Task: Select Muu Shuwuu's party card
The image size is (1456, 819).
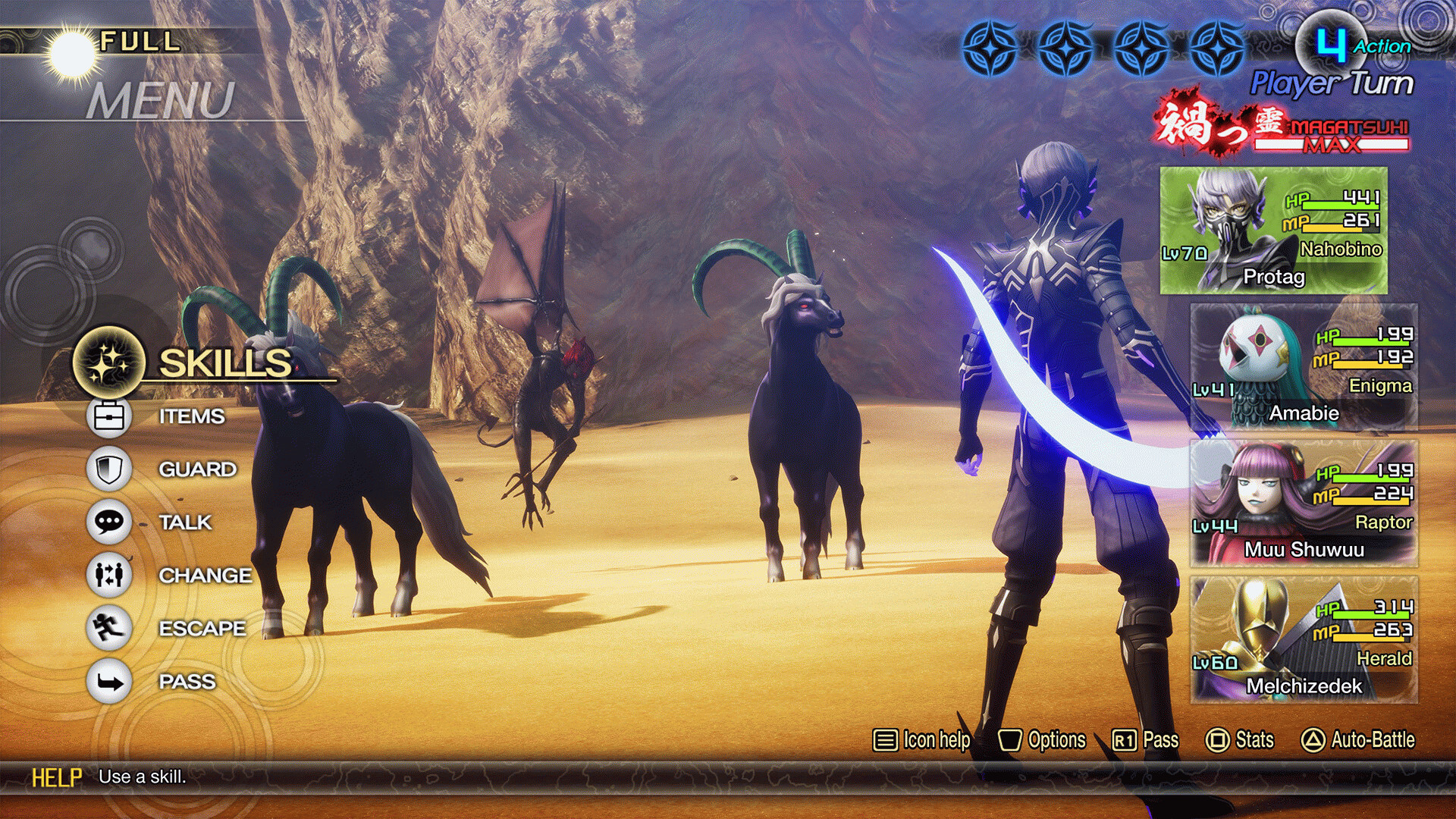Action: (x=1304, y=504)
